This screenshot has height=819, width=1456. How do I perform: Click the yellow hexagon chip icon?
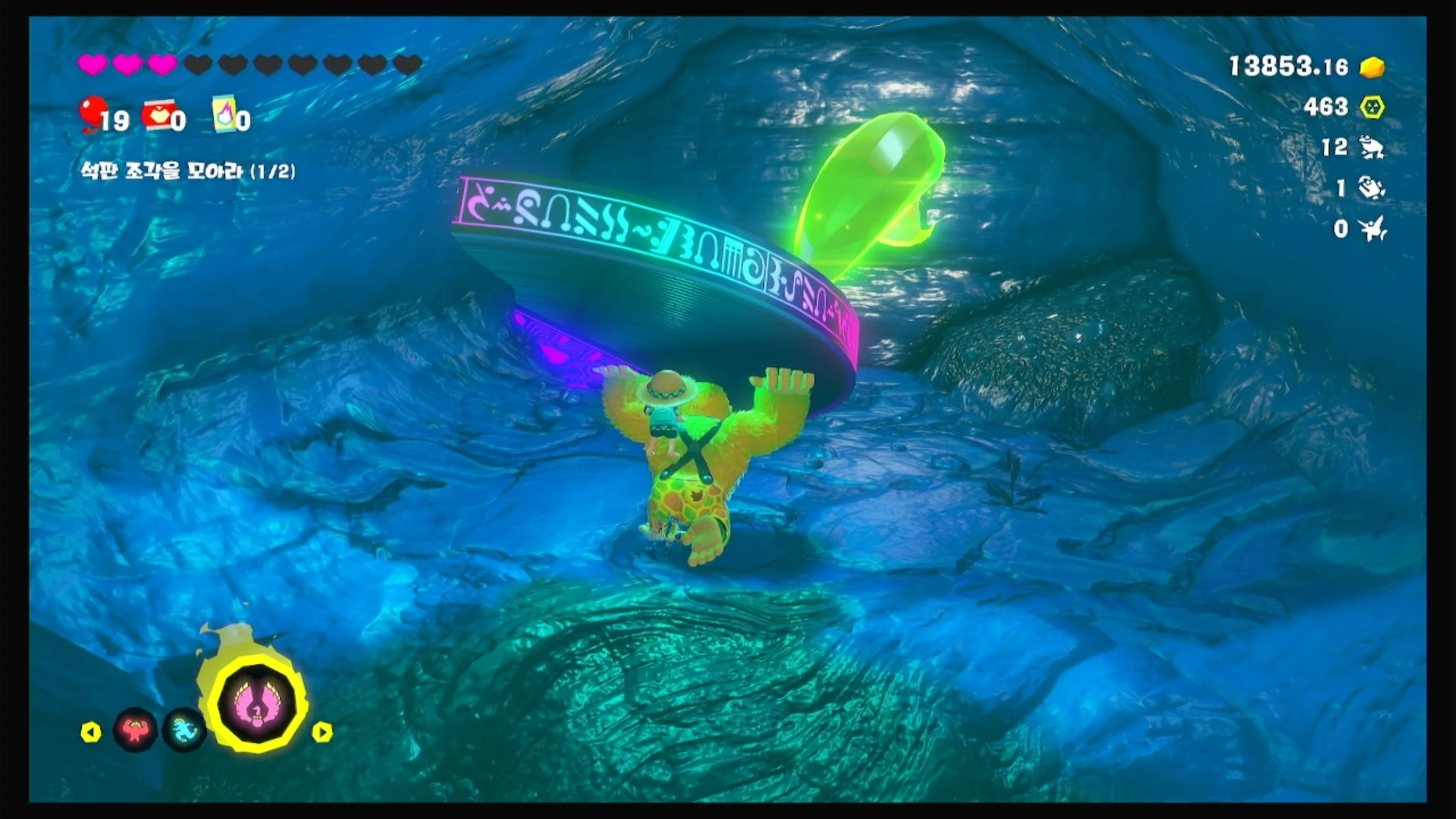tap(1372, 107)
